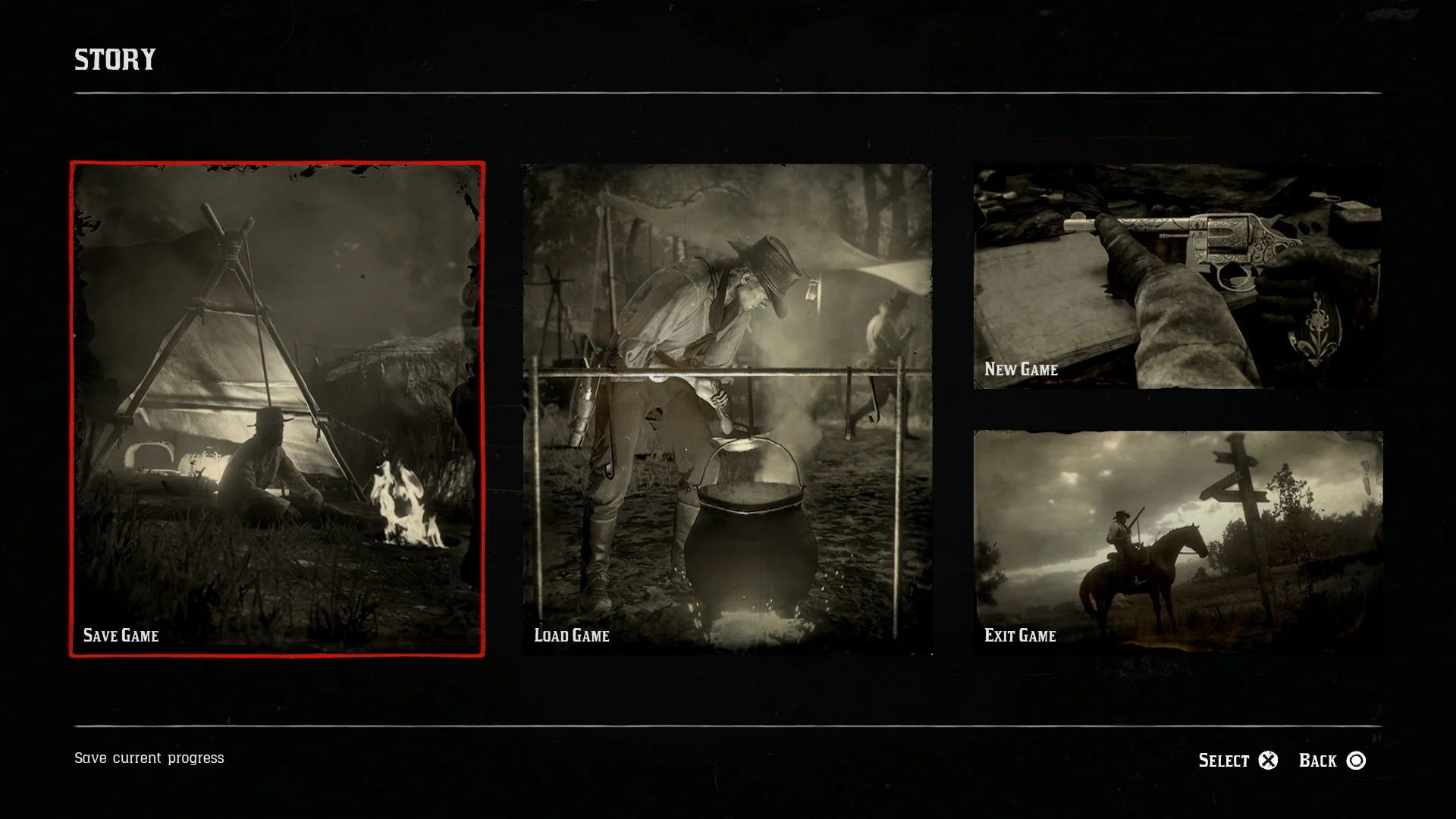This screenshot has height=819, width=1456.
Task: Click the Back prompt text
Action: click(1319, 760)
